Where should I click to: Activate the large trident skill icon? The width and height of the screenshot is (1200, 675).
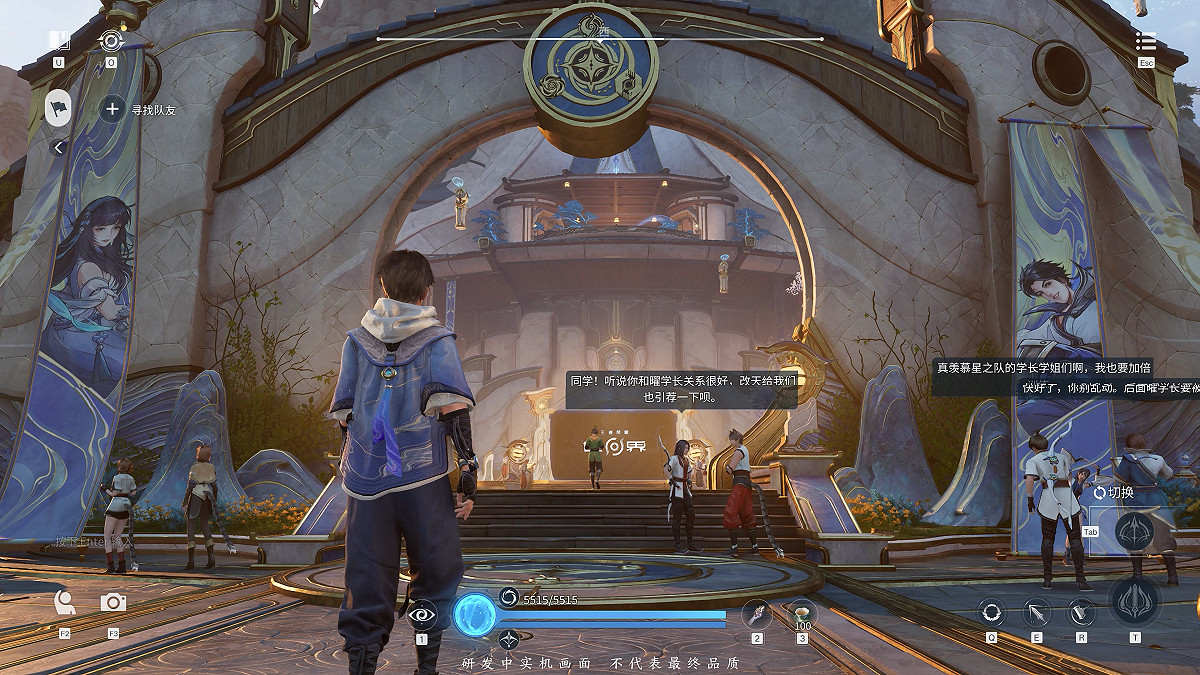[1135, 602]
